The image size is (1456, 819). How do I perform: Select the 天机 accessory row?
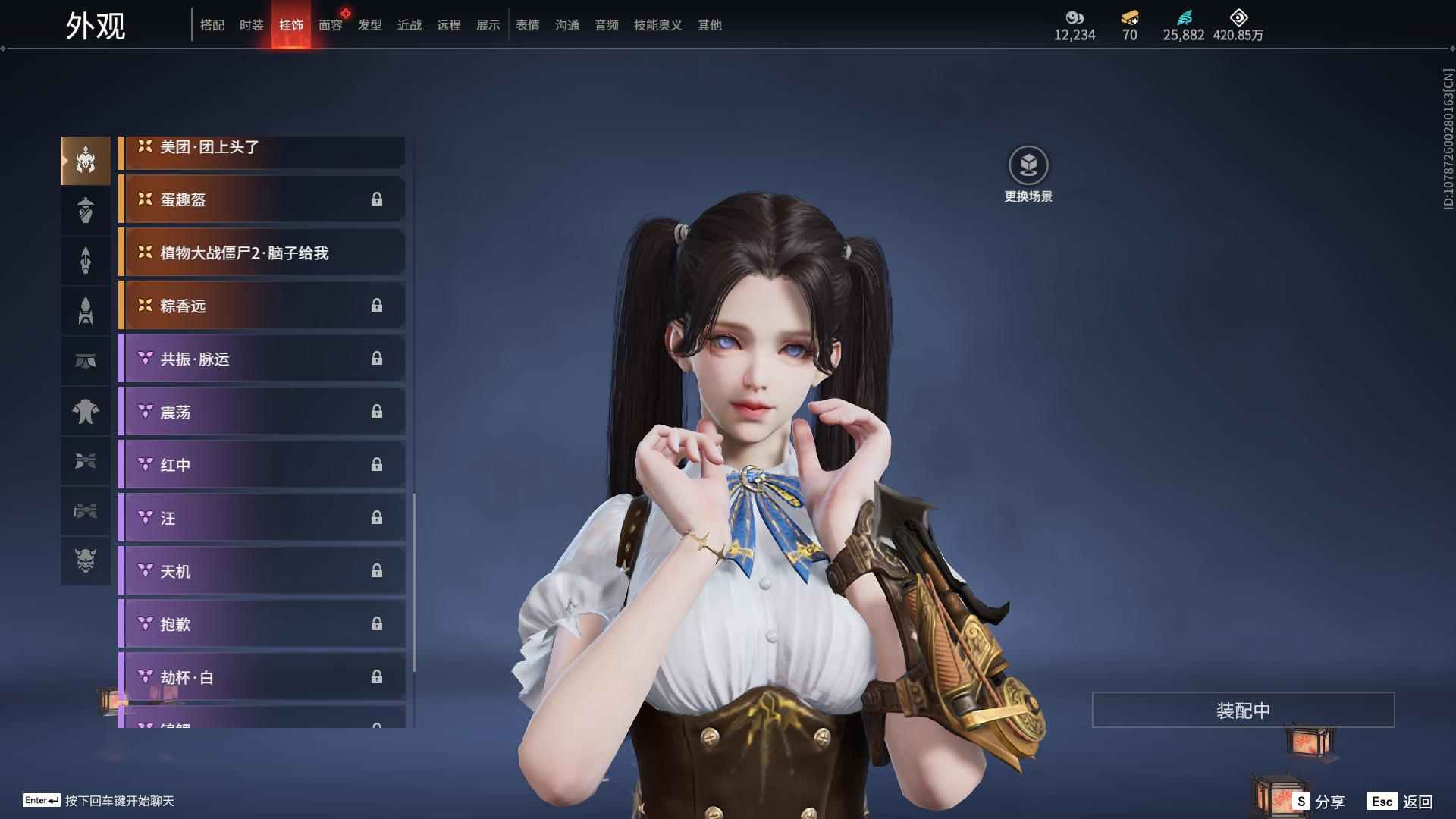click(262, 571)
